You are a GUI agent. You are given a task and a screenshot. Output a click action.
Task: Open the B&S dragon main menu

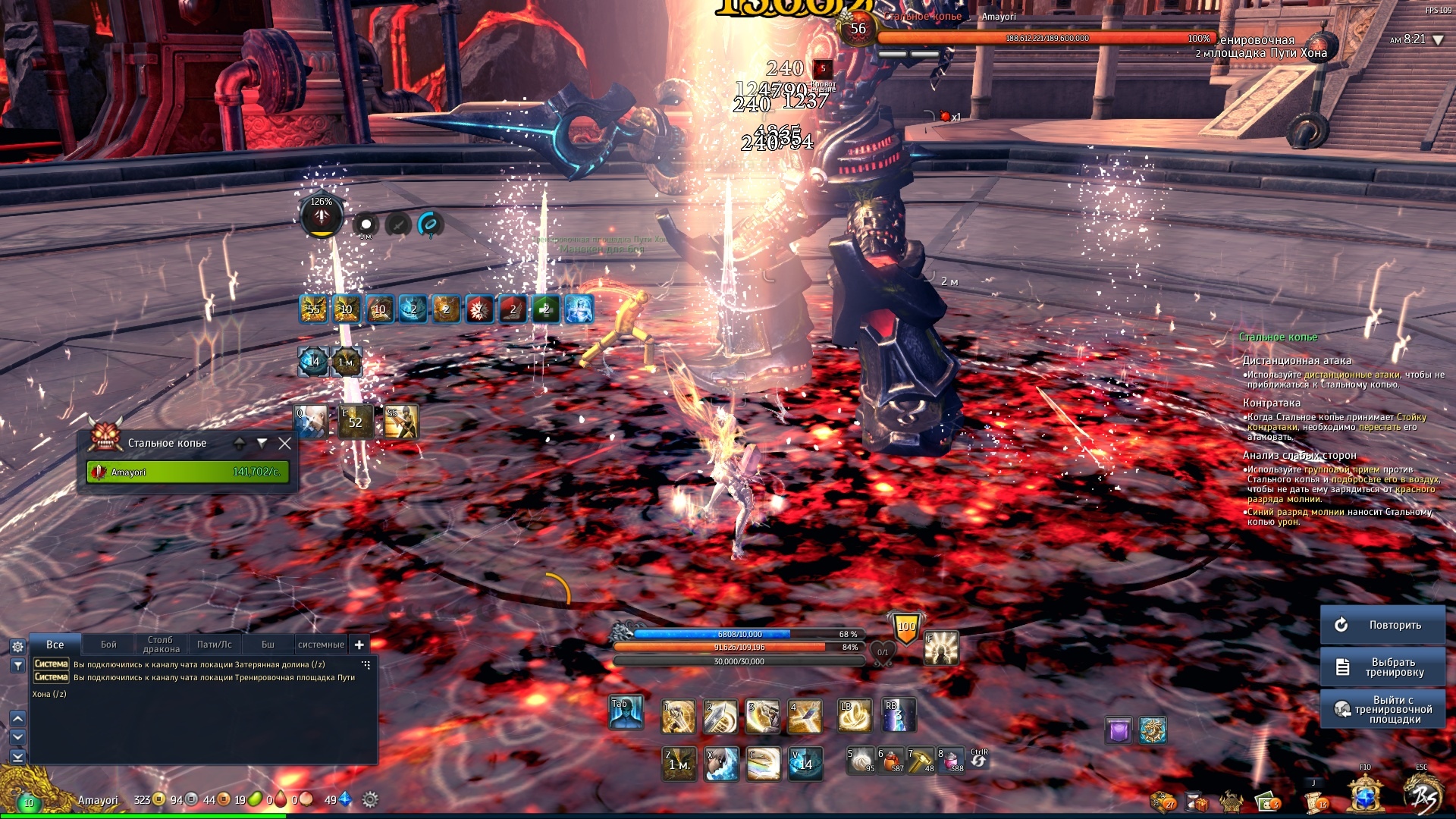tap(1423, 796)
